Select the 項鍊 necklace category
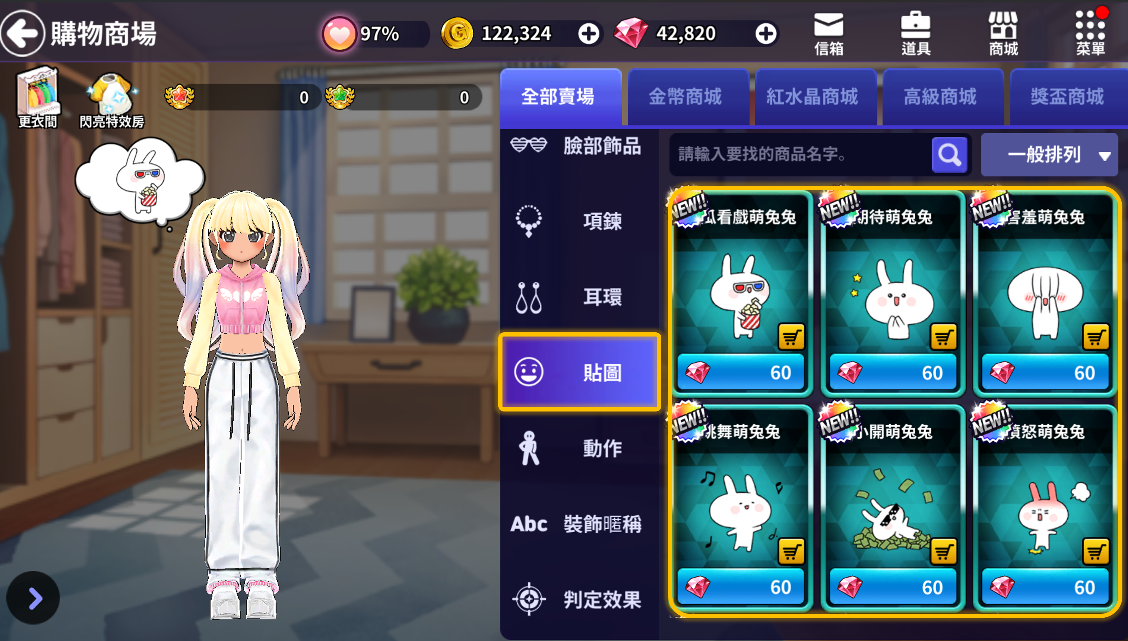The height and width of the screenshot is (641, 1128). pos(580,221)
